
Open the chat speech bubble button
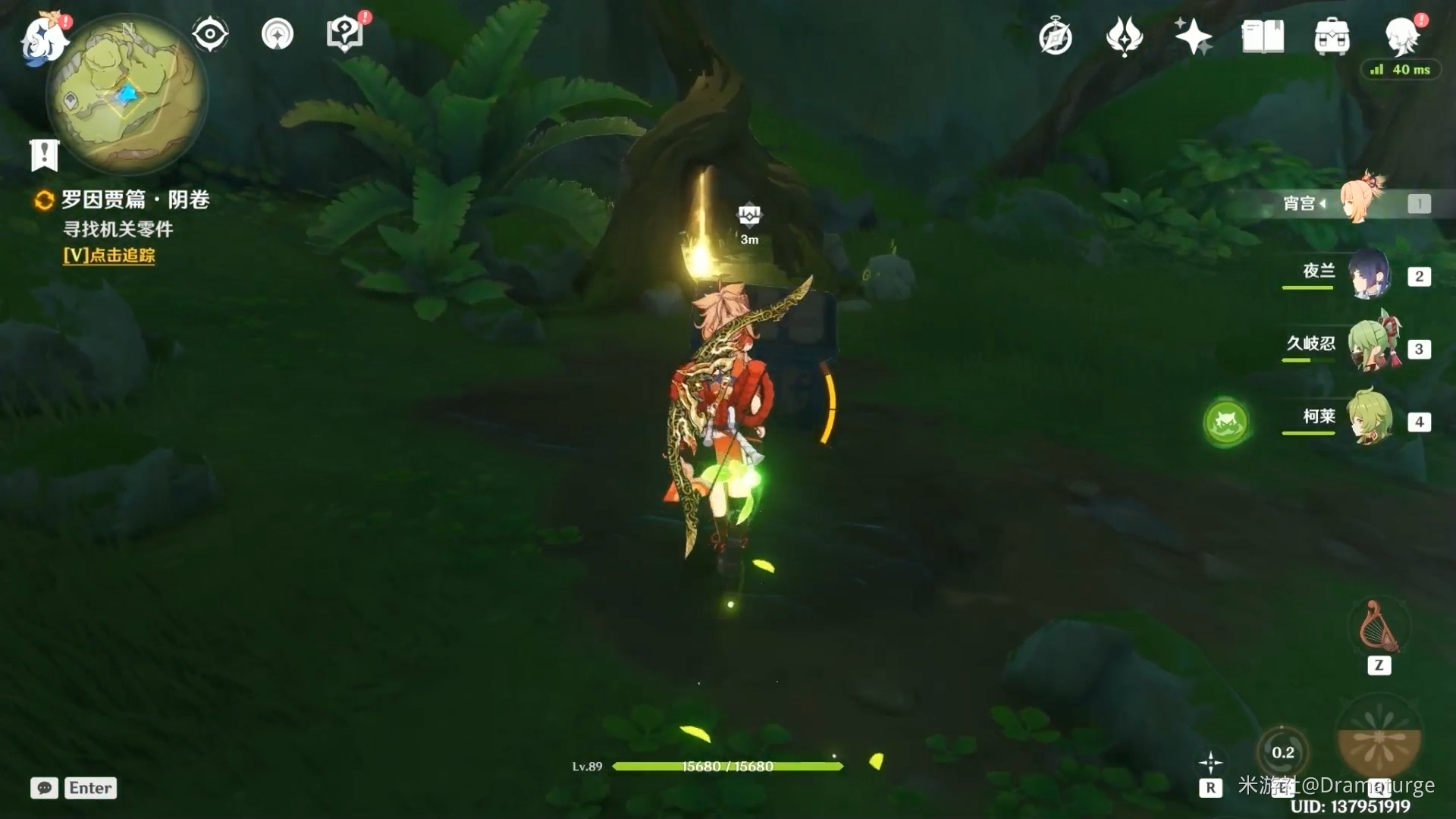(45, 788)
